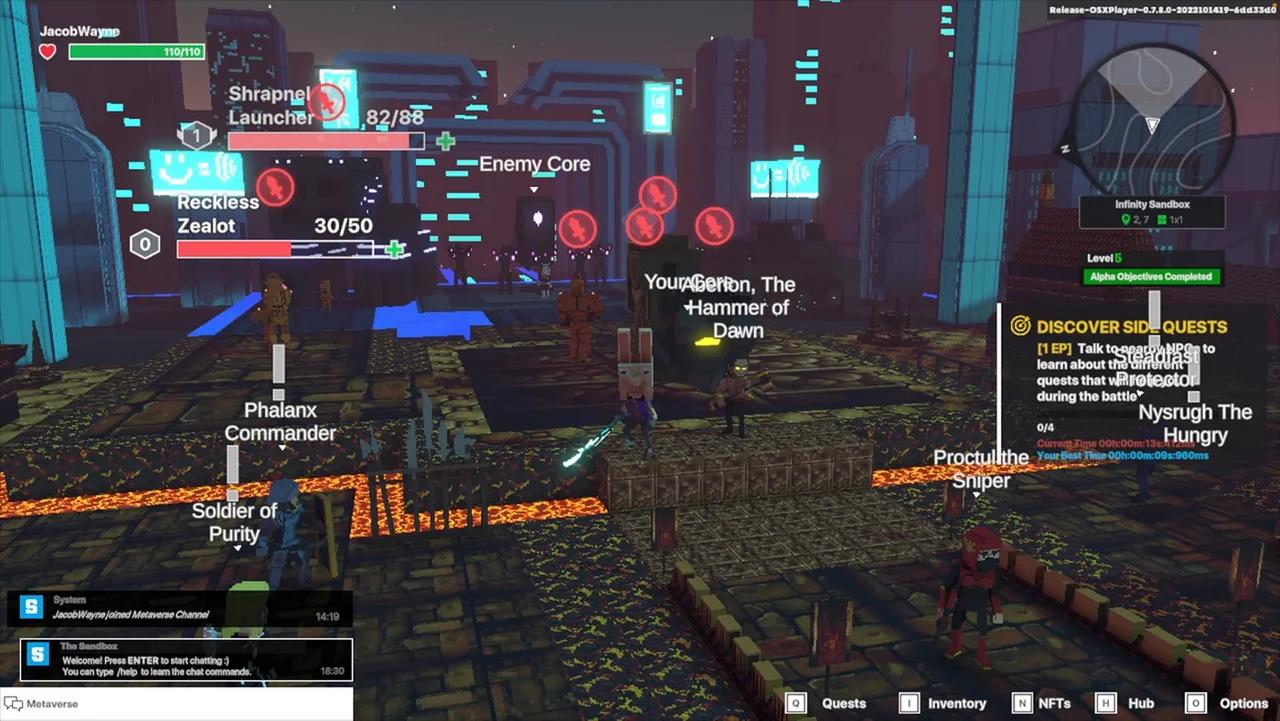
Task: Click the H Hub icon
Action: 1104,703
